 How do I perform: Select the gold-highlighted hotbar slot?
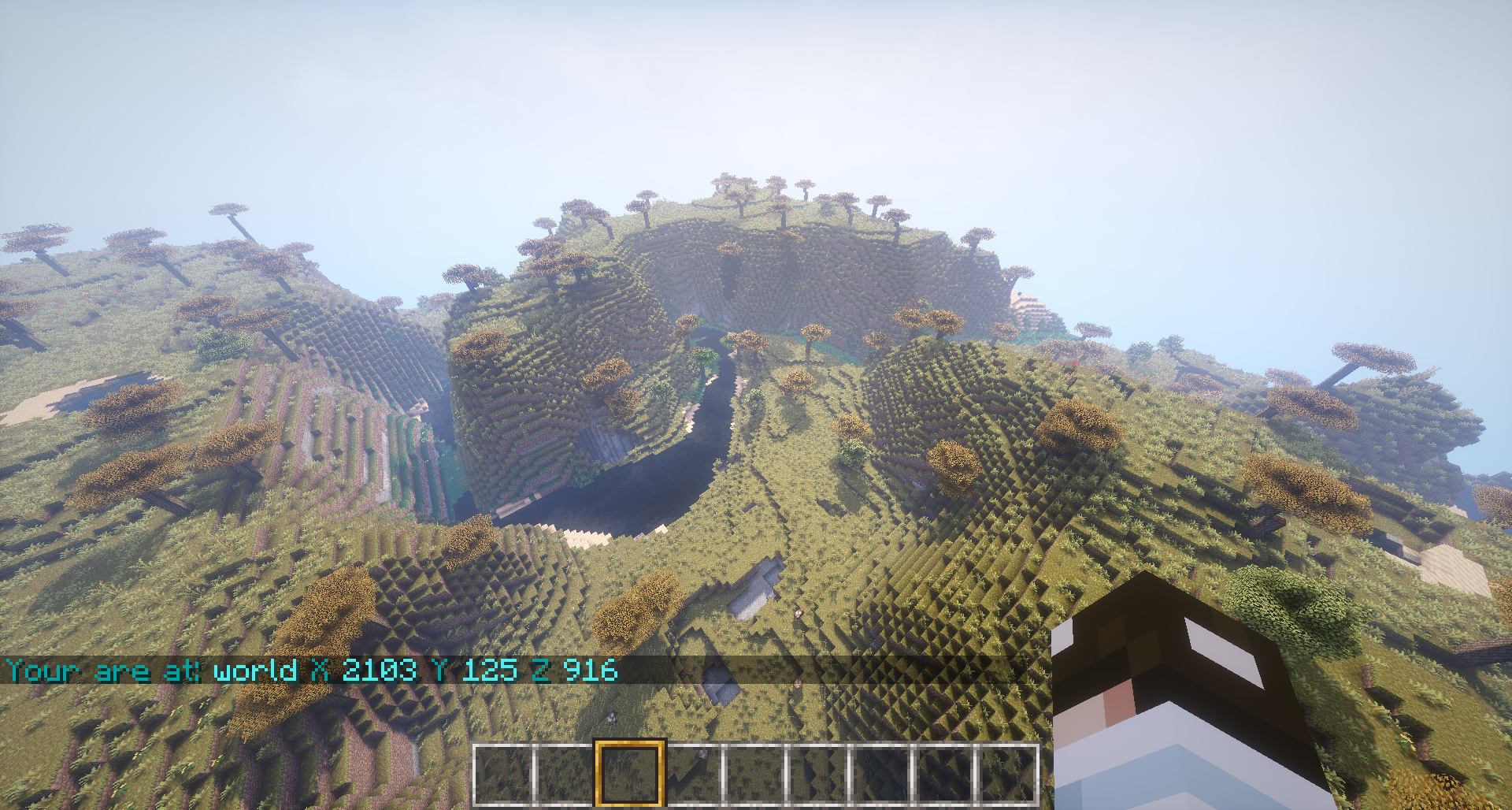[629, 774]
